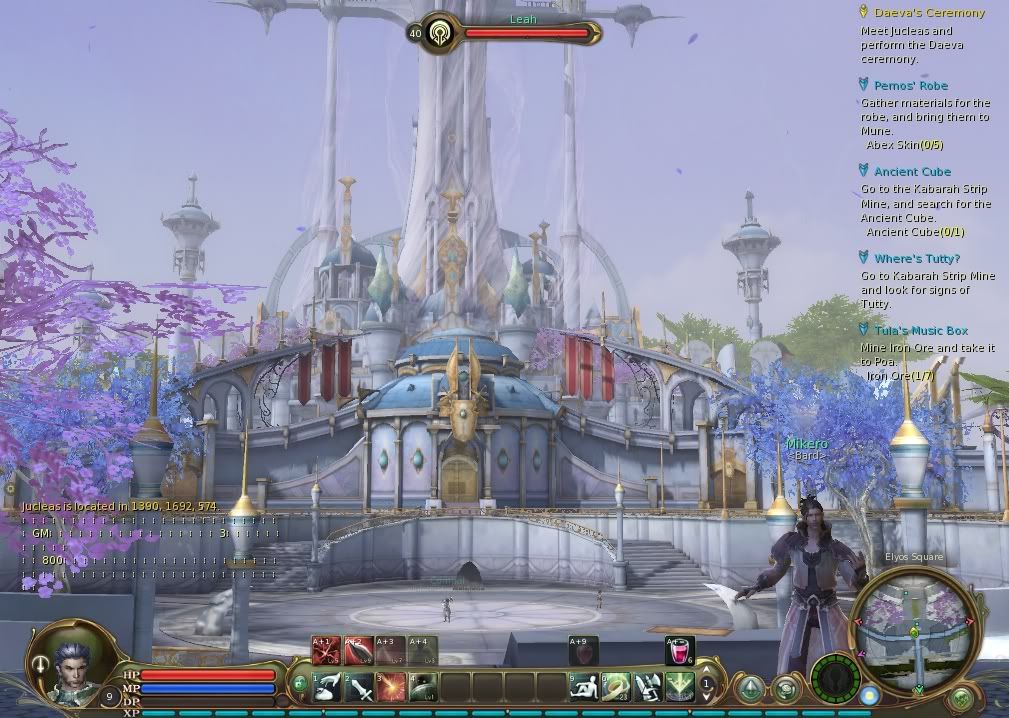The image size is (1009, 718).
Task: Drink the red potion in the upper hotbar
Action: [680, 651]
